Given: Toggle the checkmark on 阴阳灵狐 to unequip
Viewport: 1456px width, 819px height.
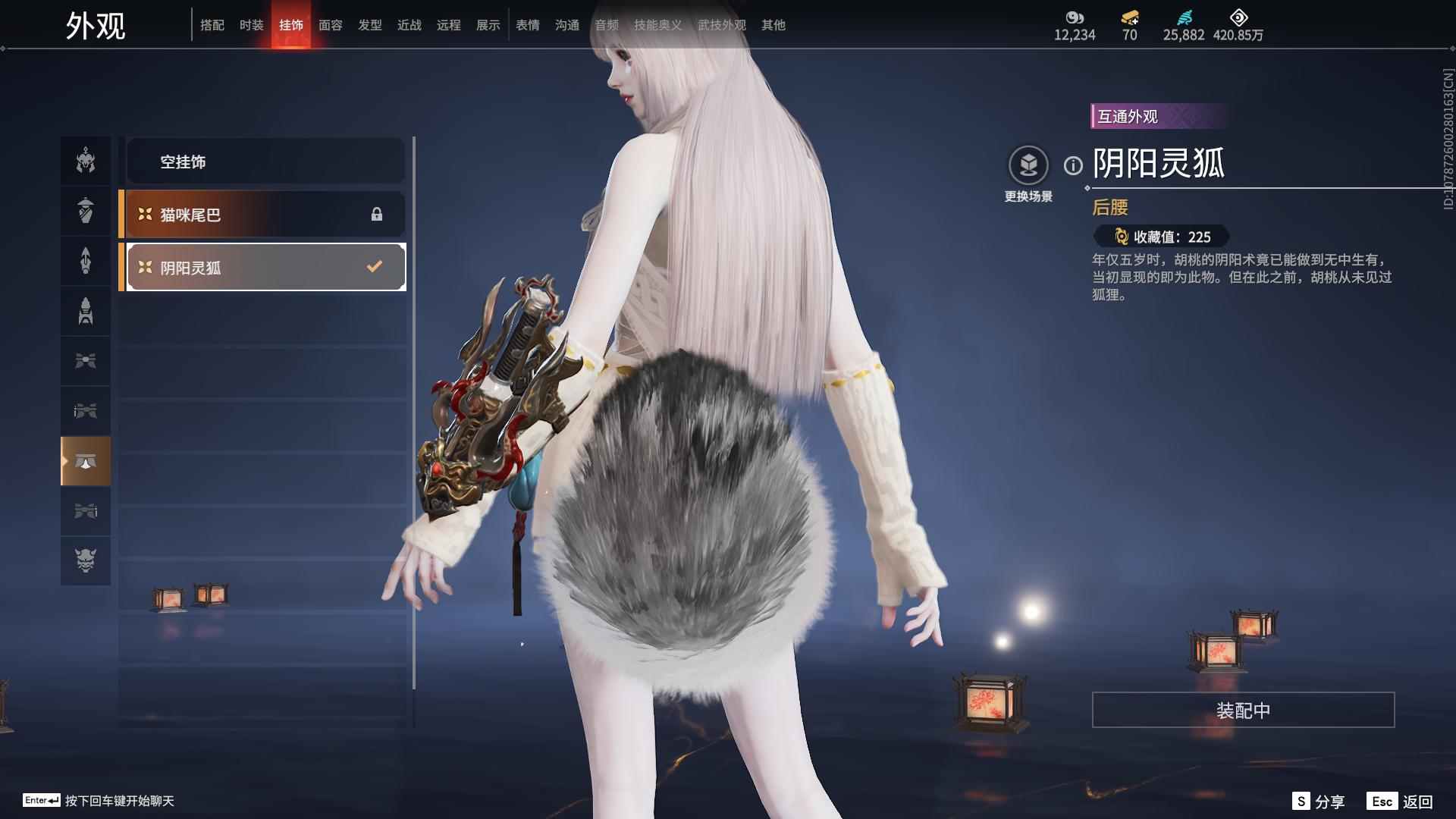Looking at the screenshot, I should coord(373,265).
